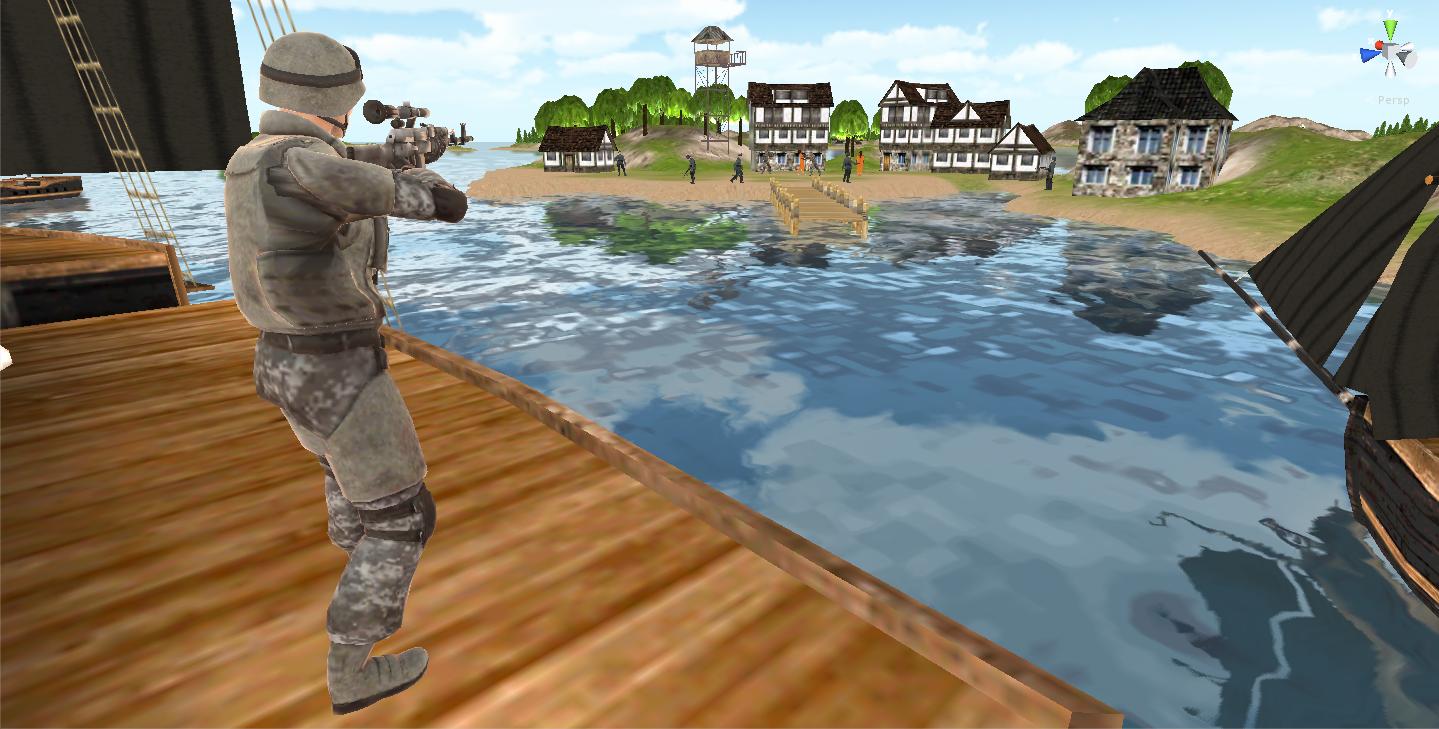Click the white downward cone on scene gizmo
Viewport: 1439px width, 729px height.
1390,70
